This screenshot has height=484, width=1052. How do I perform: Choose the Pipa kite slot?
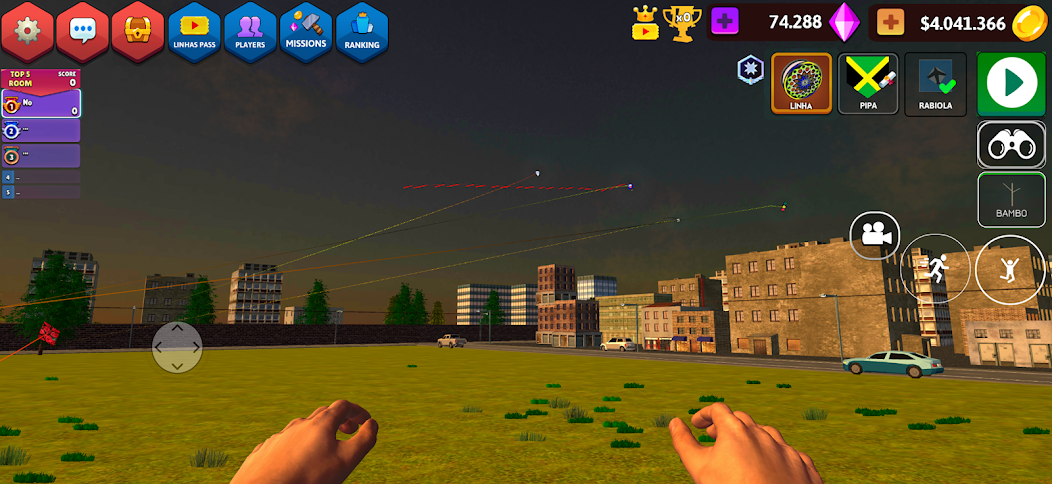[x=868, y=83]
